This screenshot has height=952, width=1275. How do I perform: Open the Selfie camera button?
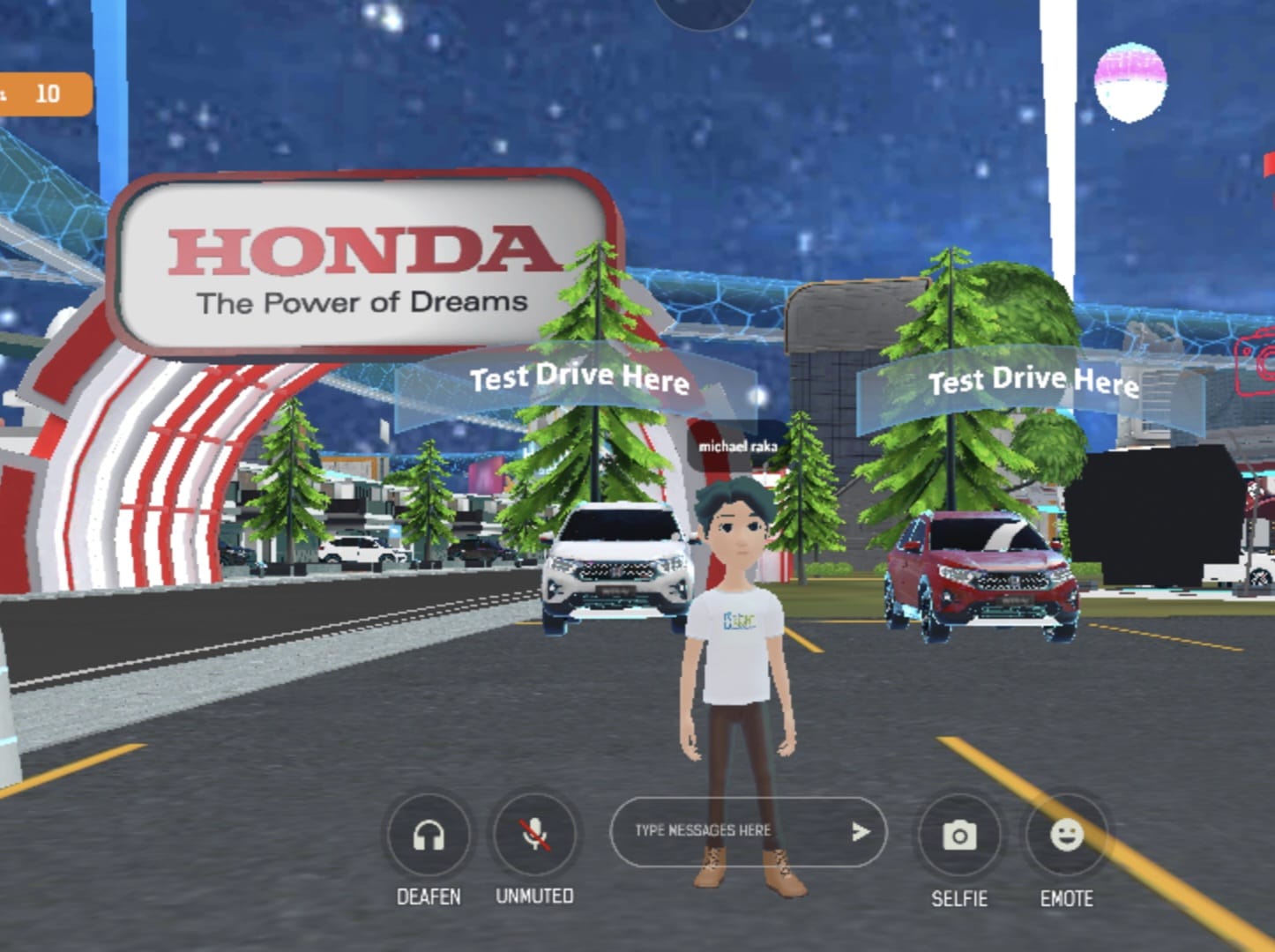(959, 835)
